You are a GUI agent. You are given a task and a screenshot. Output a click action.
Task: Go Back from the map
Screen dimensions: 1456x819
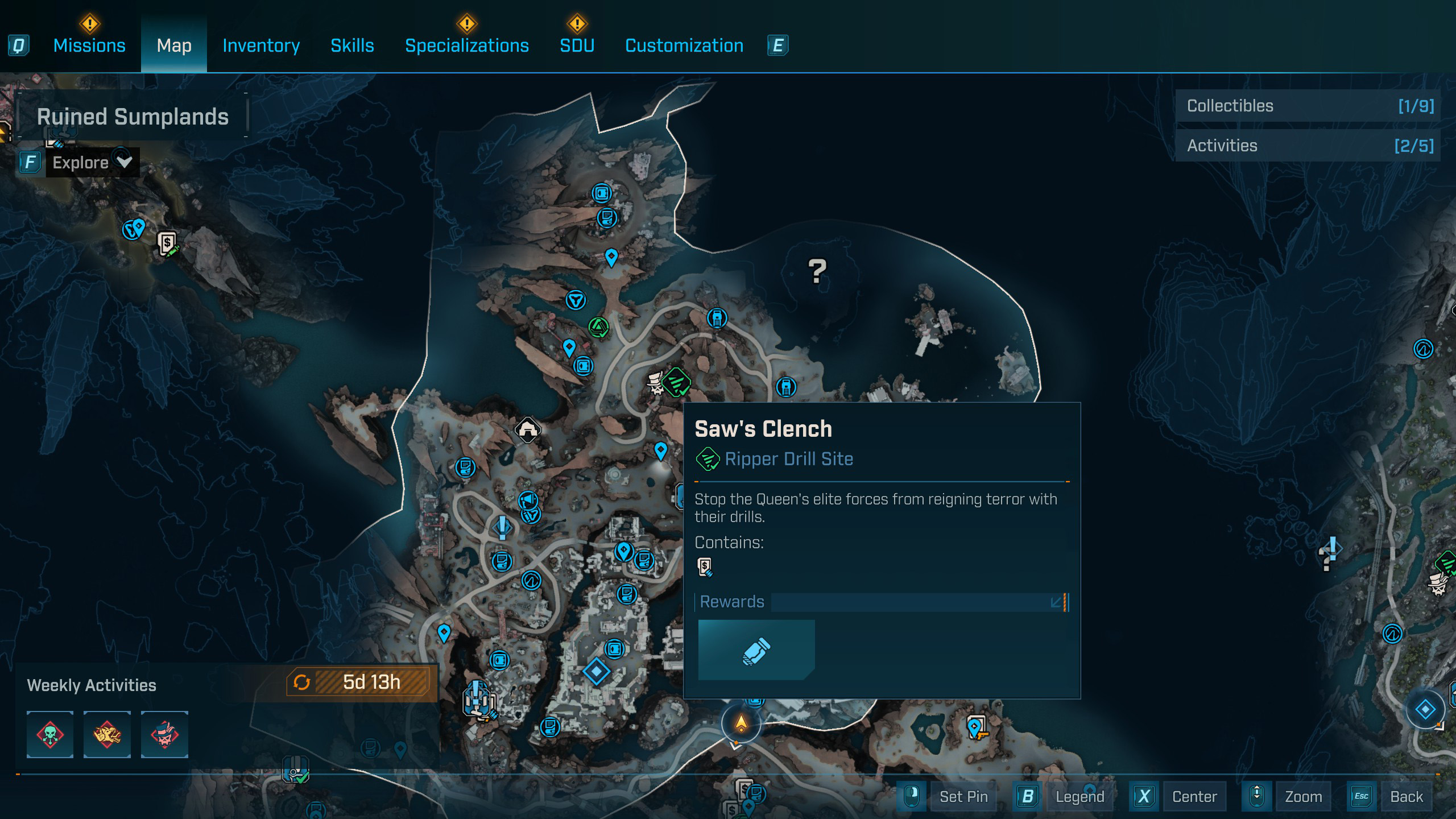pyautogui.click(x=1406, y=796)
